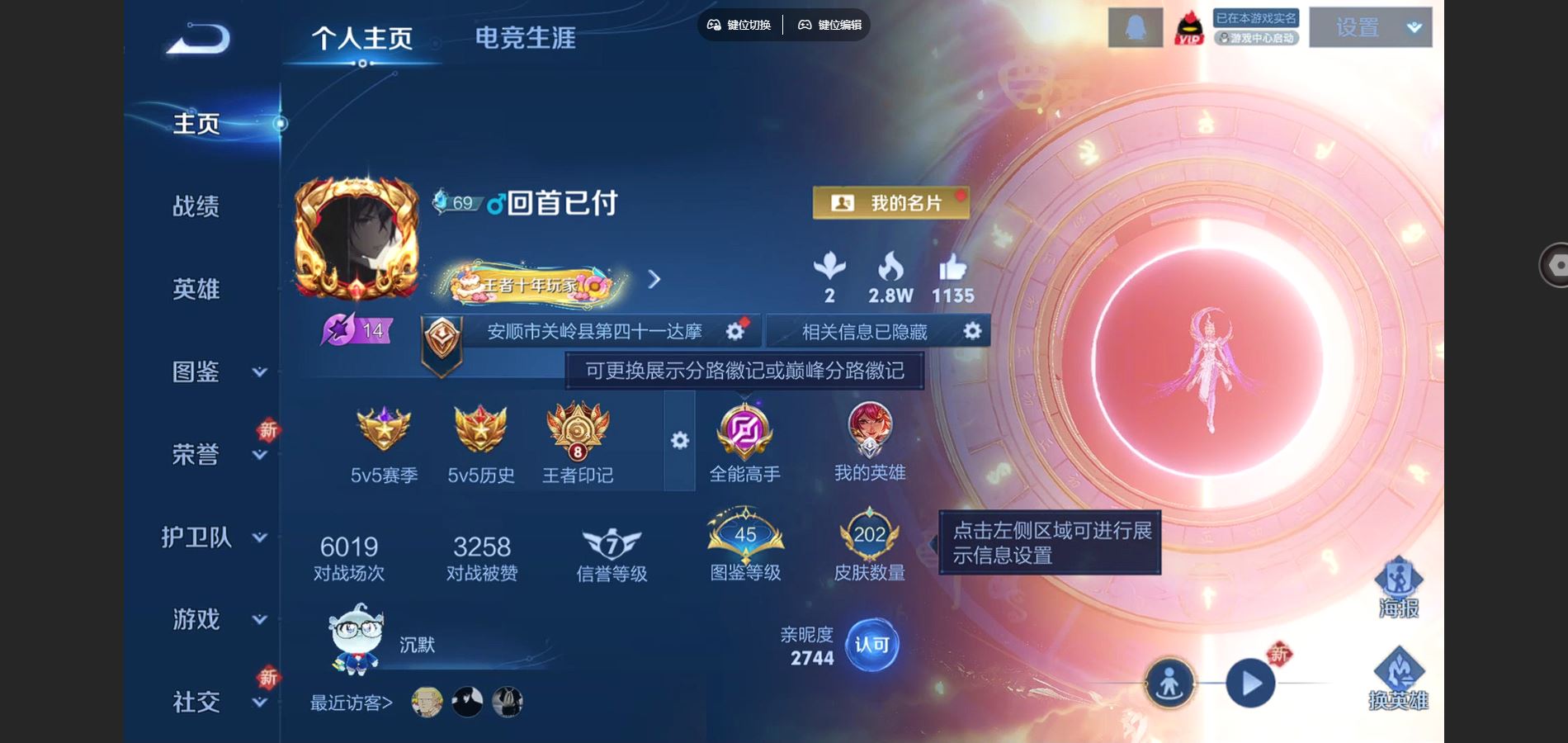Screen dimensions: 1568x743
Task: Expand the 王者十年玩家 title with the arrow
Action: pyautogui.click(x=654, y=281)
